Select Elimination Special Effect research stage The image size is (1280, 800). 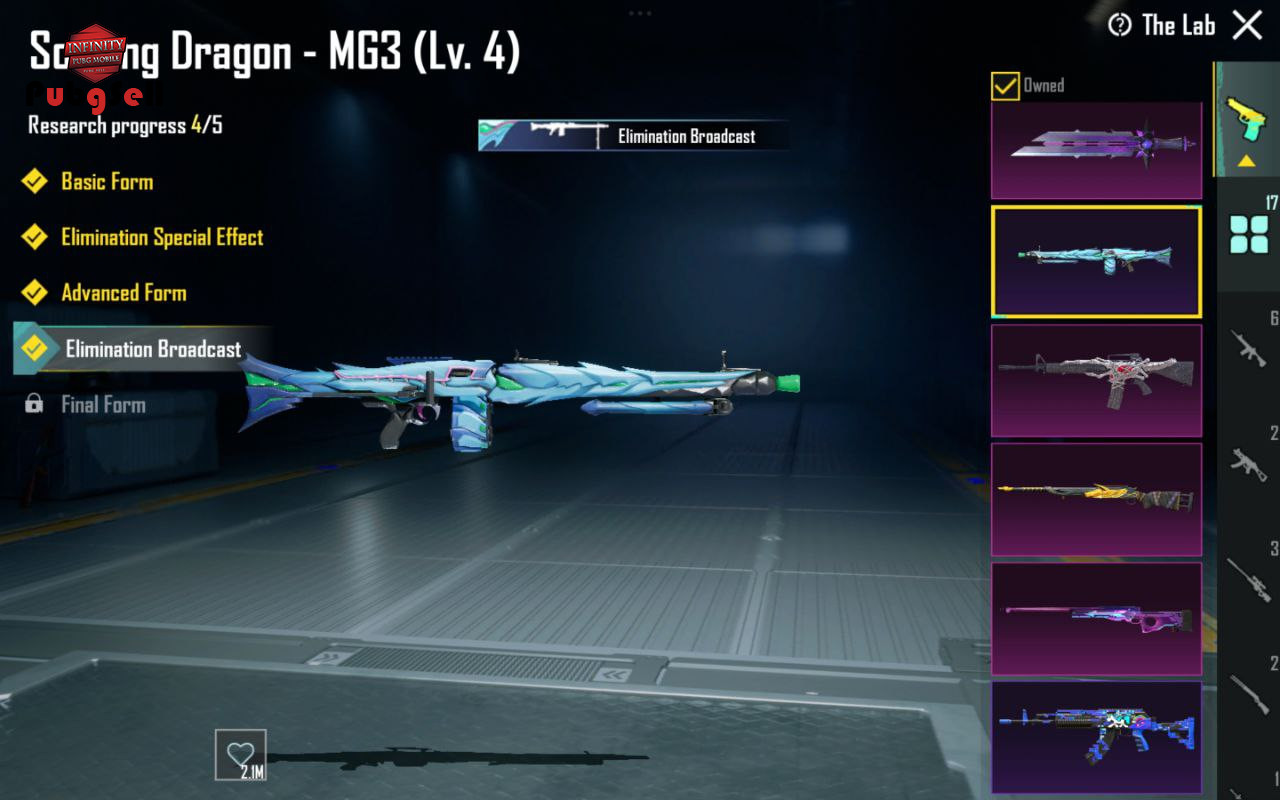click(162, 237)
